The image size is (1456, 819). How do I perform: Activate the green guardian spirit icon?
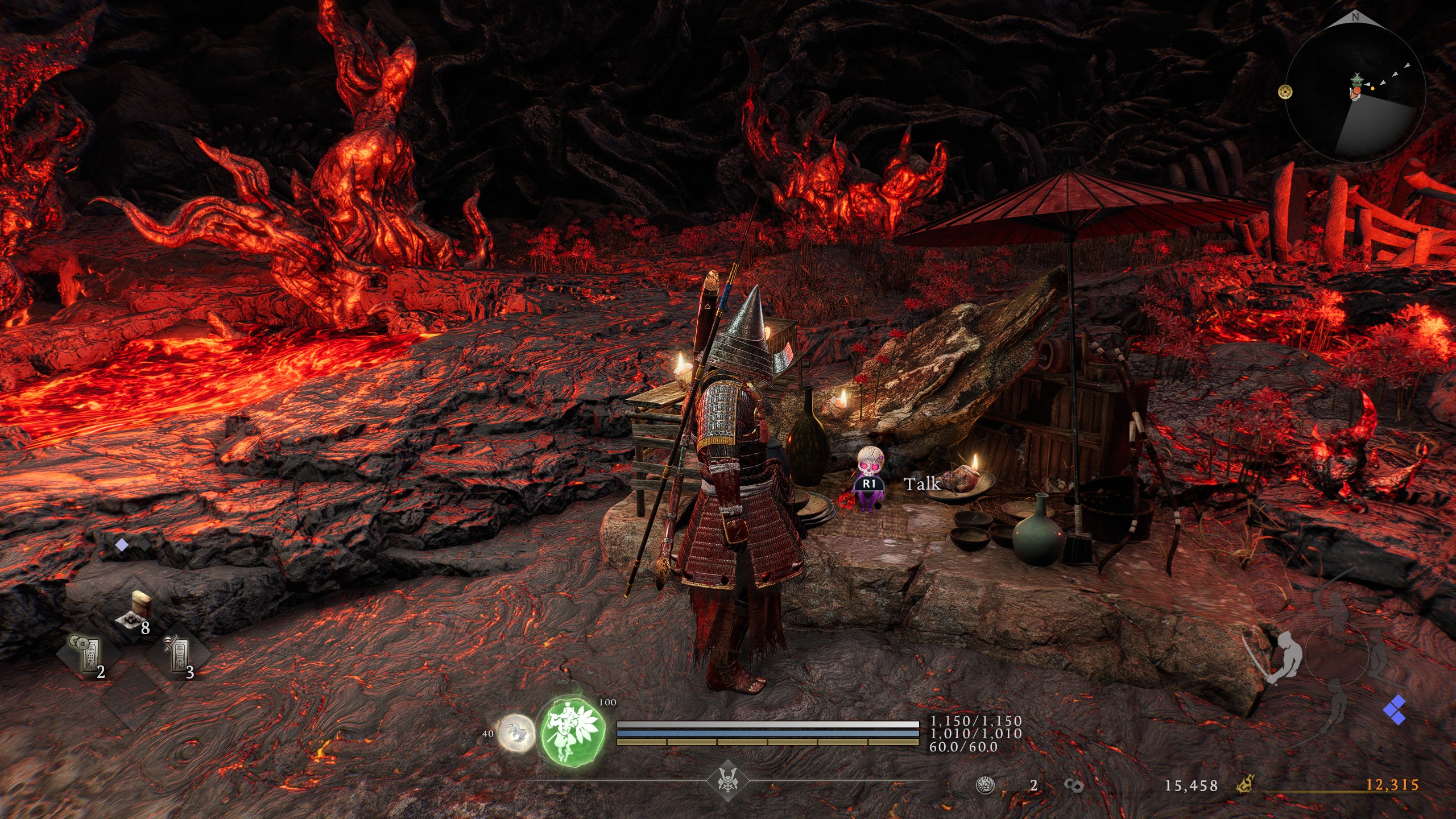click(x=572, y=731)
